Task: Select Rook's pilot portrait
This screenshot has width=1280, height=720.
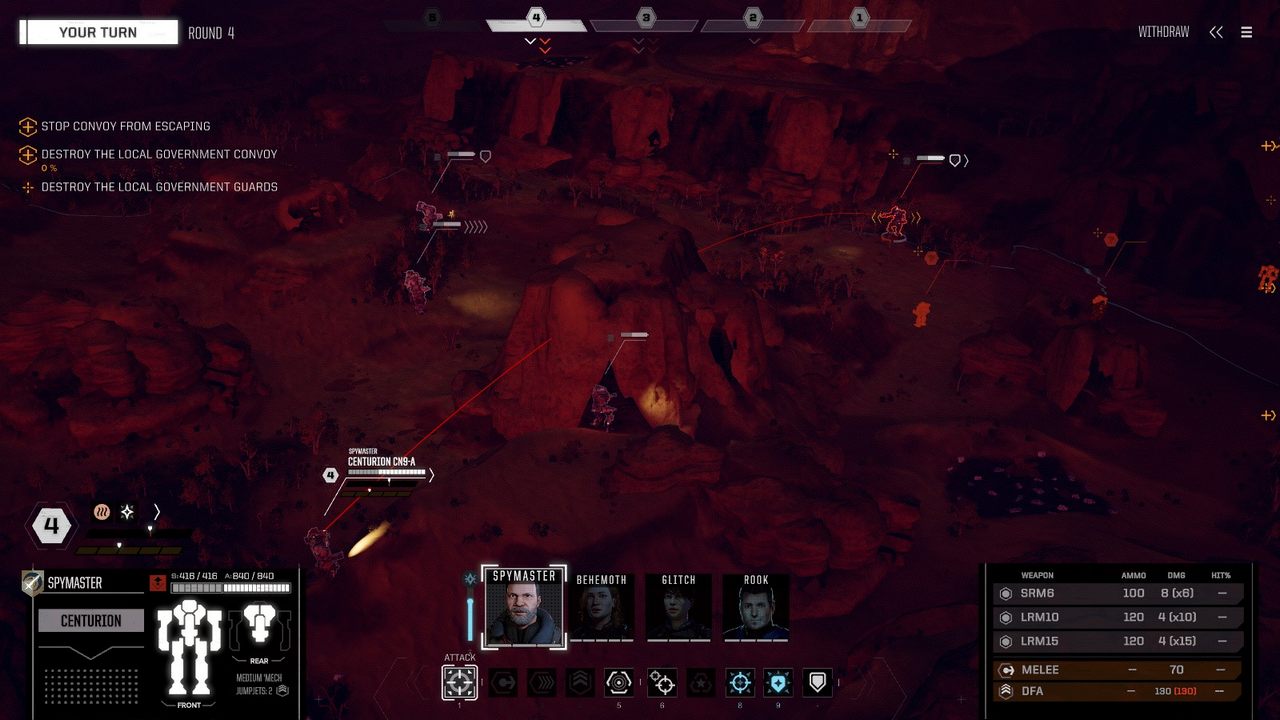Action: coord(756,608)
